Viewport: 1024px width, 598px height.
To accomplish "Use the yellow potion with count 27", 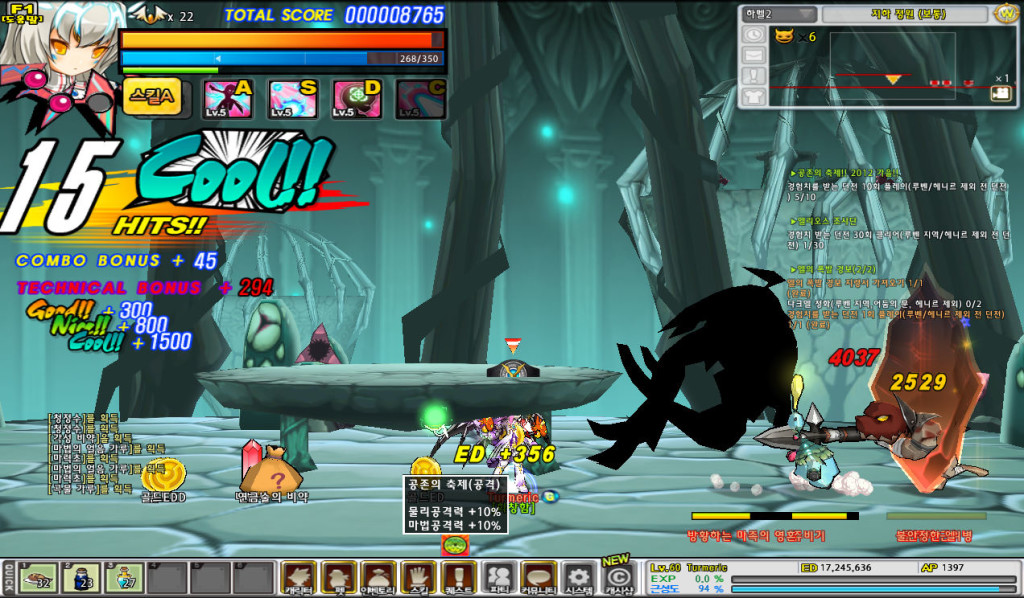I will [x=124, y=577].
